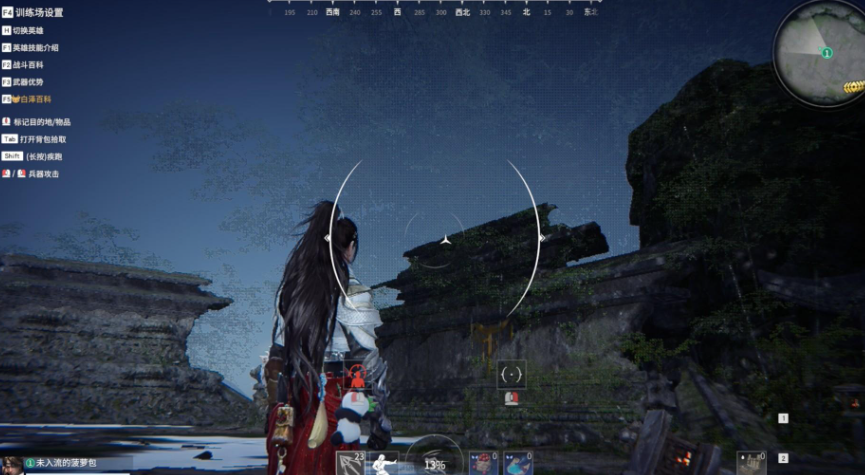Click the circular minimap
The height and width of the screenshot is (475, 865).
[821, 52]
